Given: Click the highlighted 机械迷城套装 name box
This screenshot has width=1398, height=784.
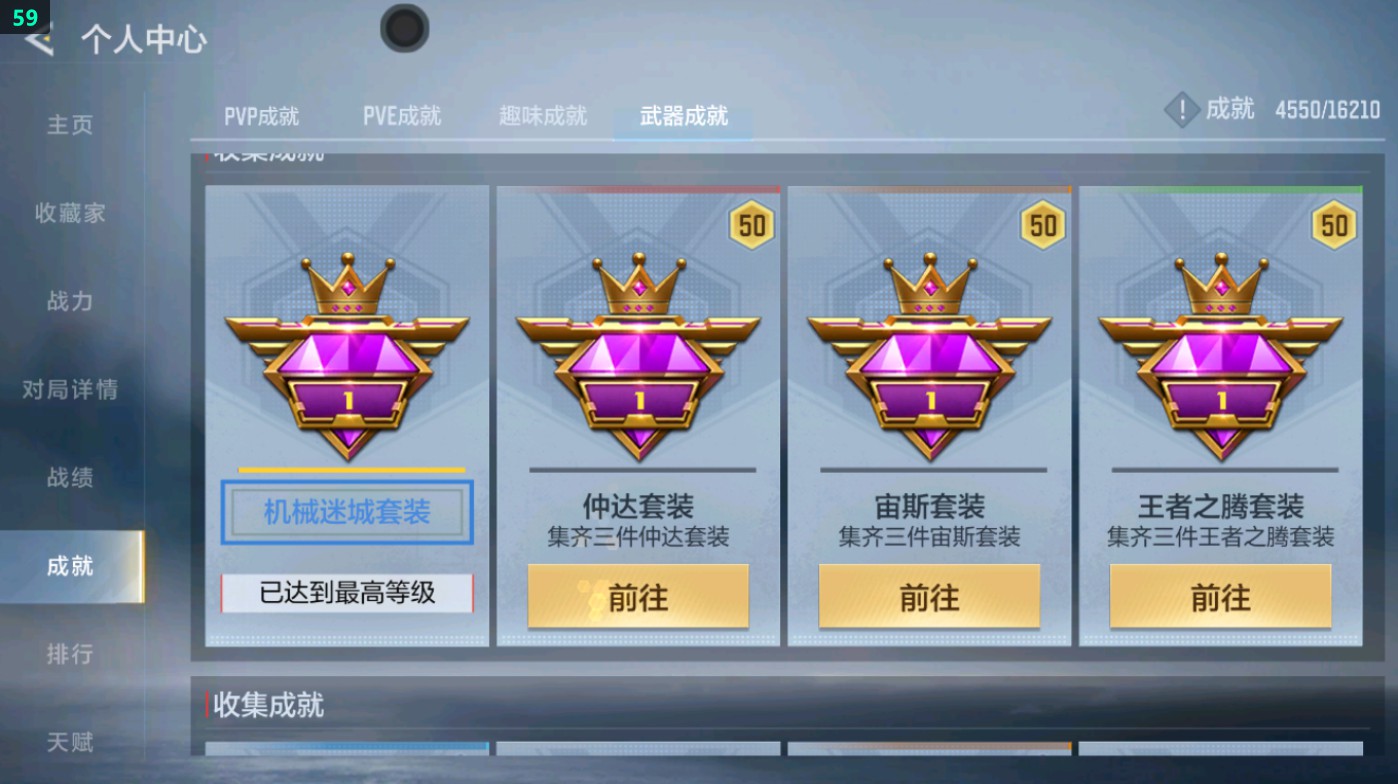Looking at the screenshot, I should 345,512.
